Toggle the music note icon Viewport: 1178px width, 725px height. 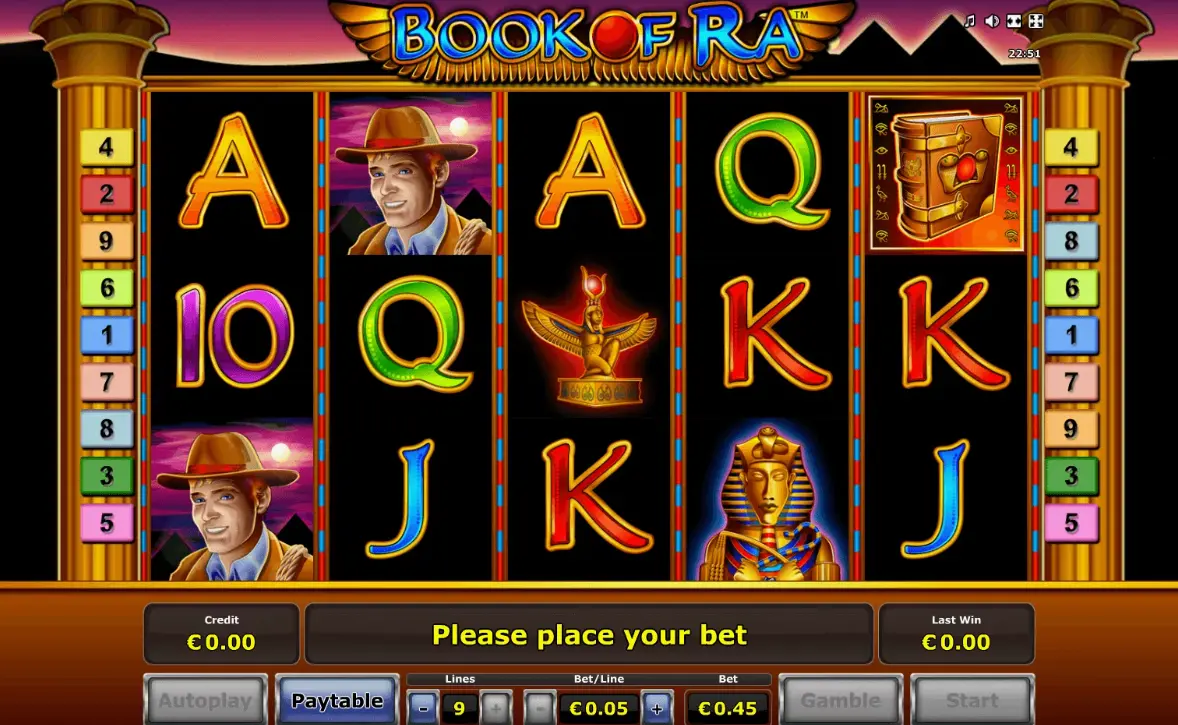click(969, 21)
